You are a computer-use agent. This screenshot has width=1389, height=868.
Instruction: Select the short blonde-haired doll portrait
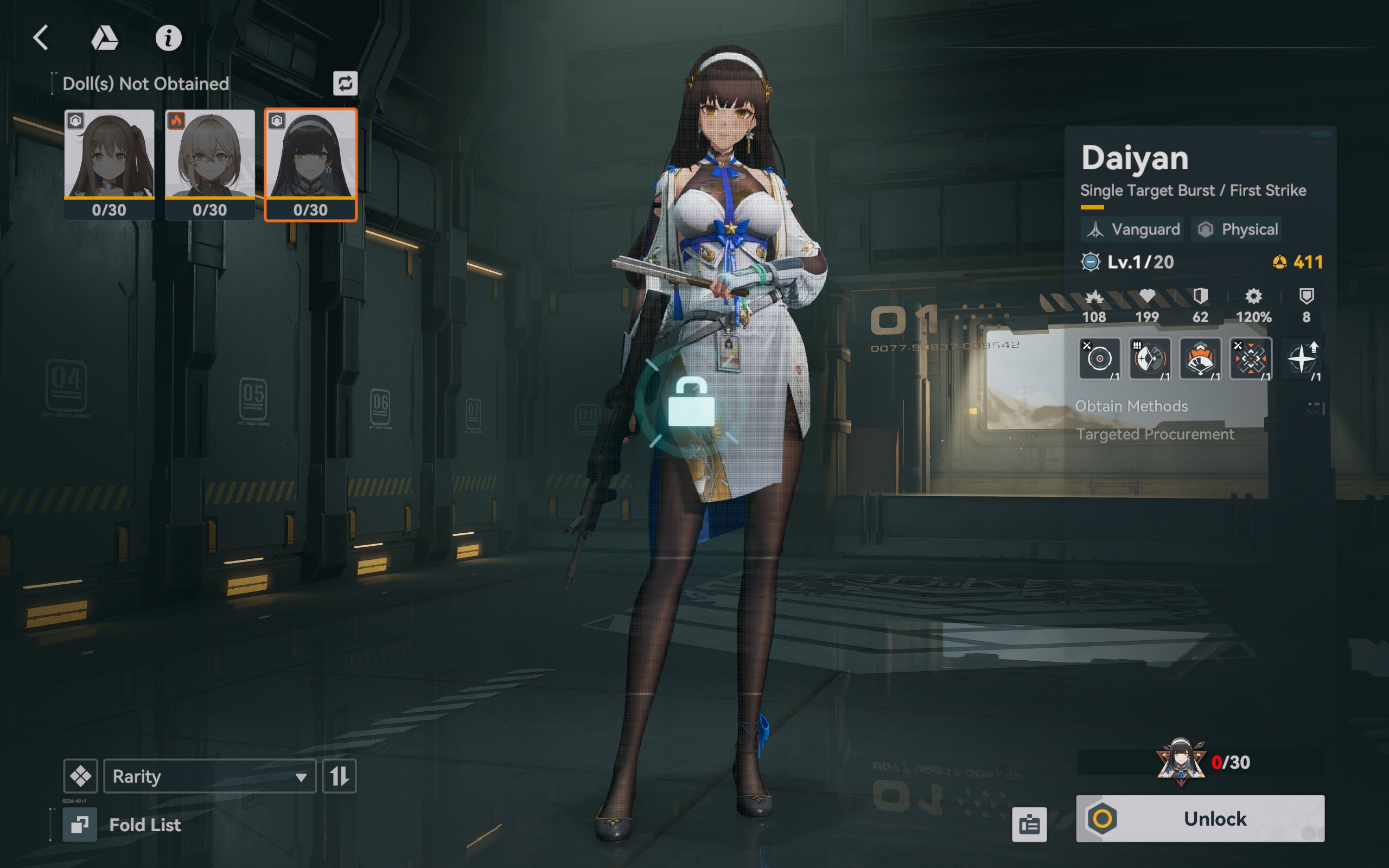coord(209,164)
